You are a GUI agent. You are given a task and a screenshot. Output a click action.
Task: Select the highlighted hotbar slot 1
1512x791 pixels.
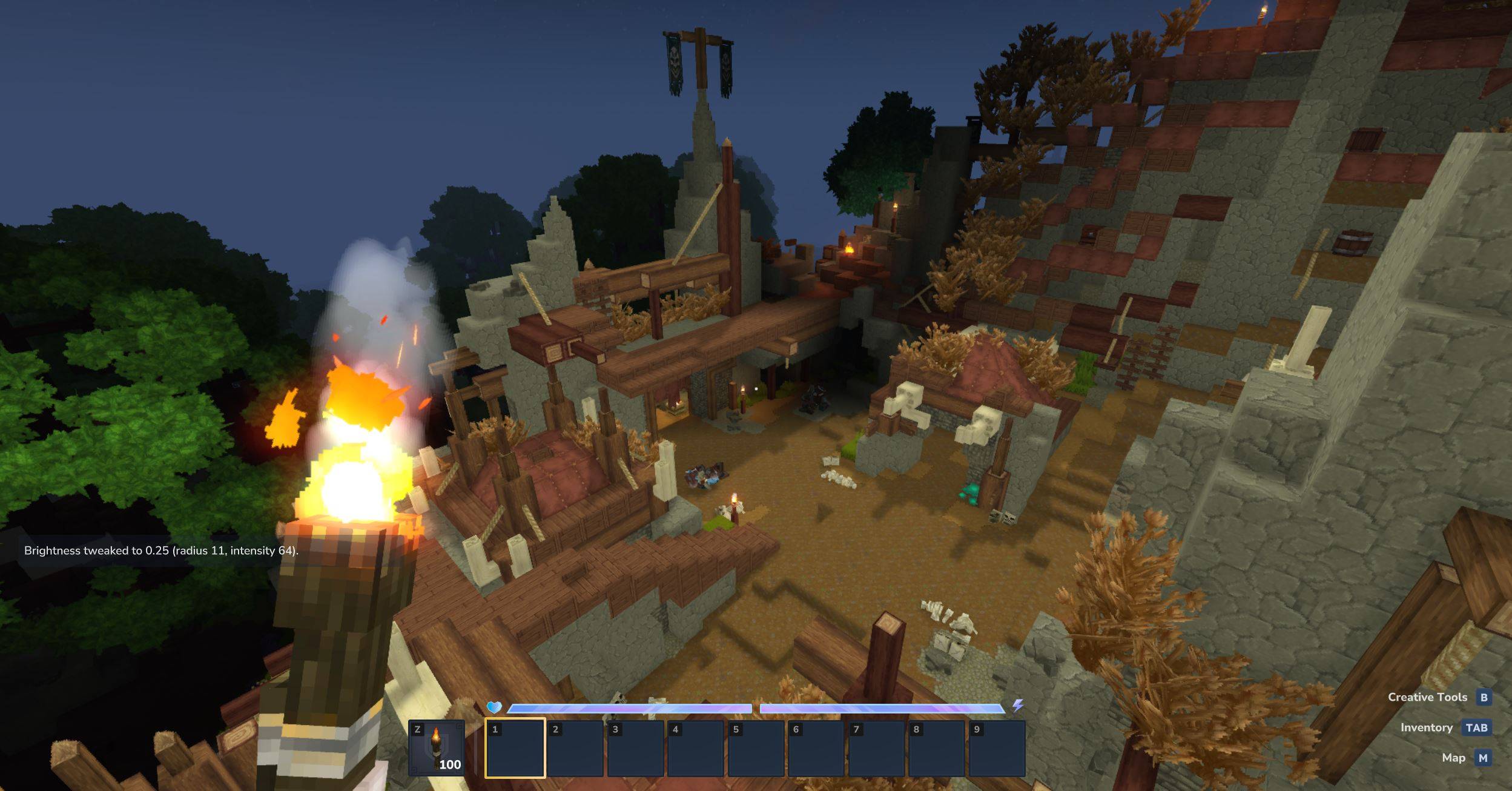coord(515,748)
